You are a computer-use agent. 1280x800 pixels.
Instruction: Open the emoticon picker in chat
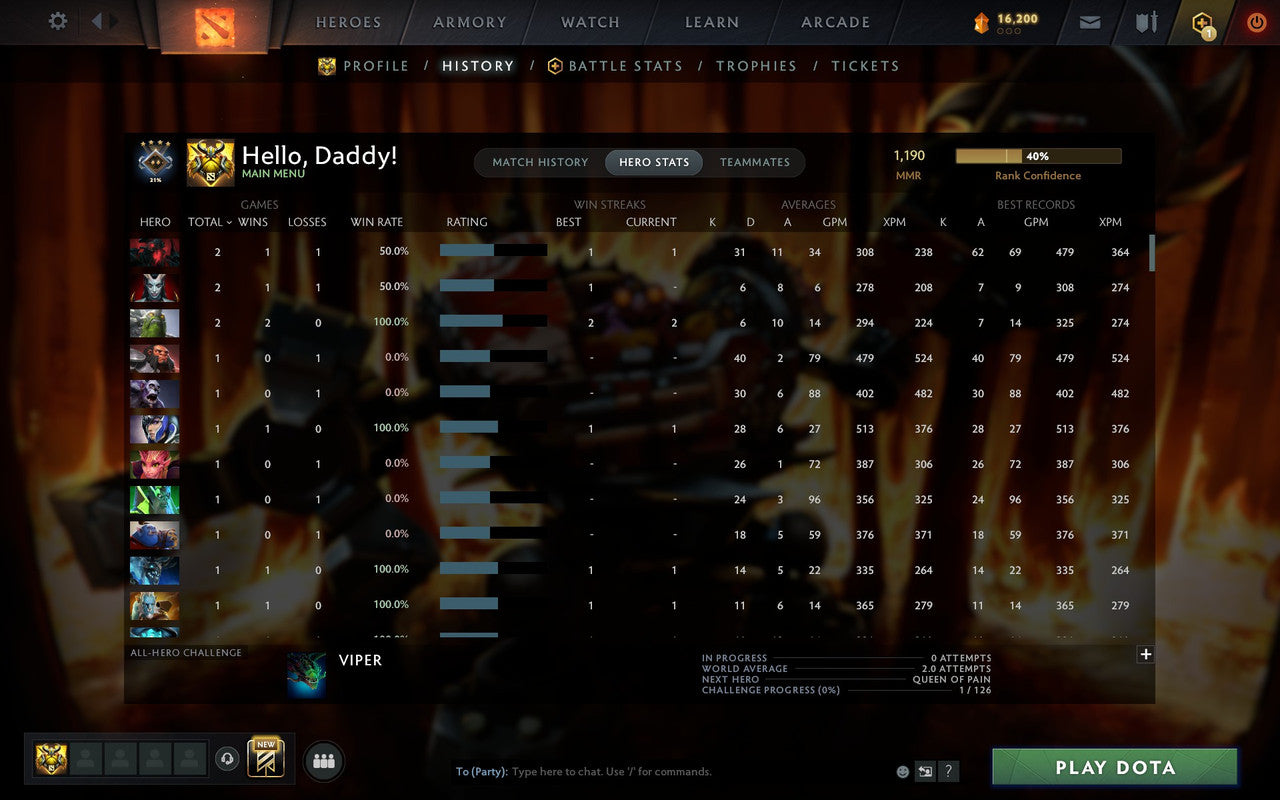pos(901,771)
